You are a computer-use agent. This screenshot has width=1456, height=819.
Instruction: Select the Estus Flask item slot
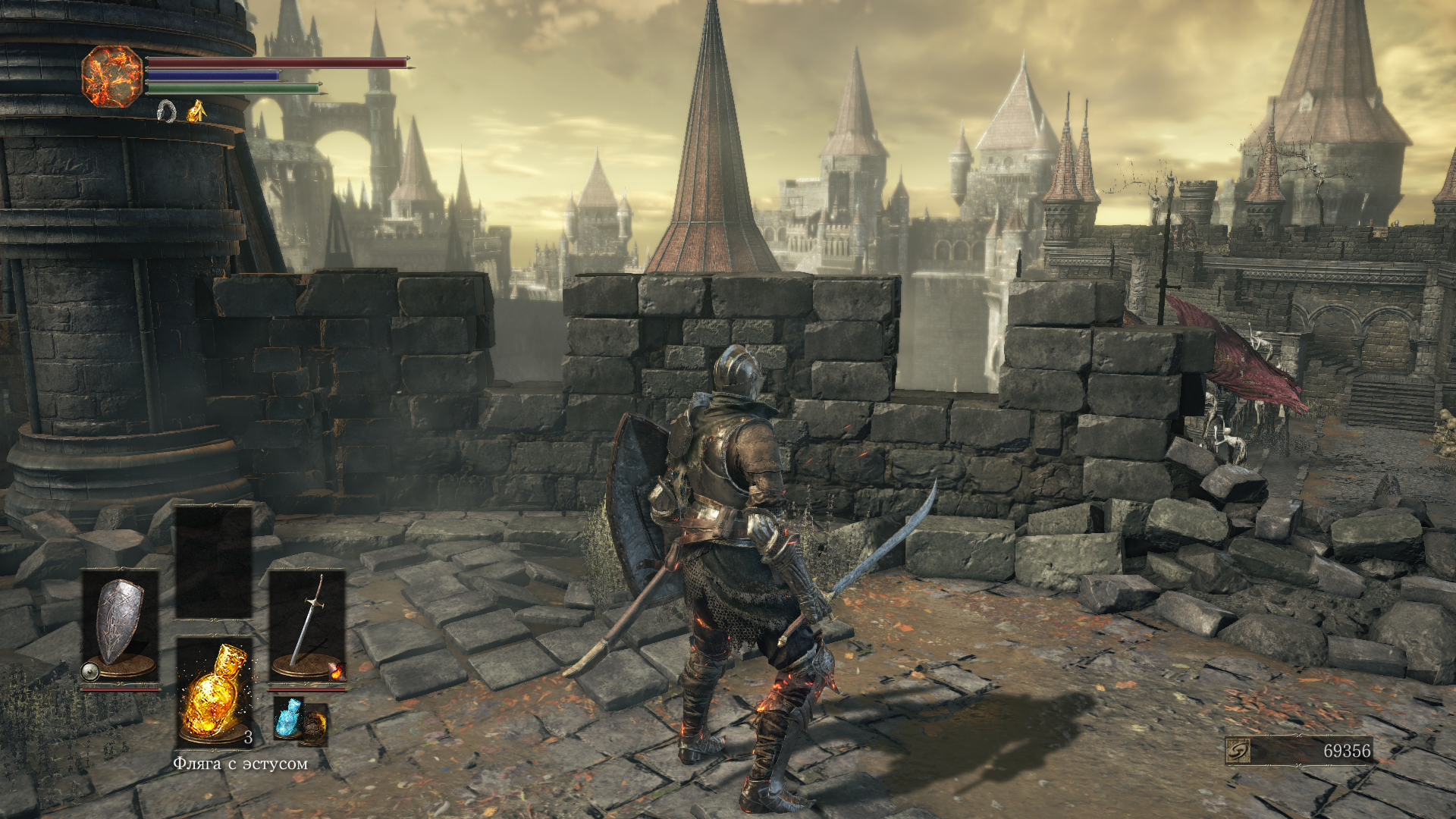(x=215, y=692)
